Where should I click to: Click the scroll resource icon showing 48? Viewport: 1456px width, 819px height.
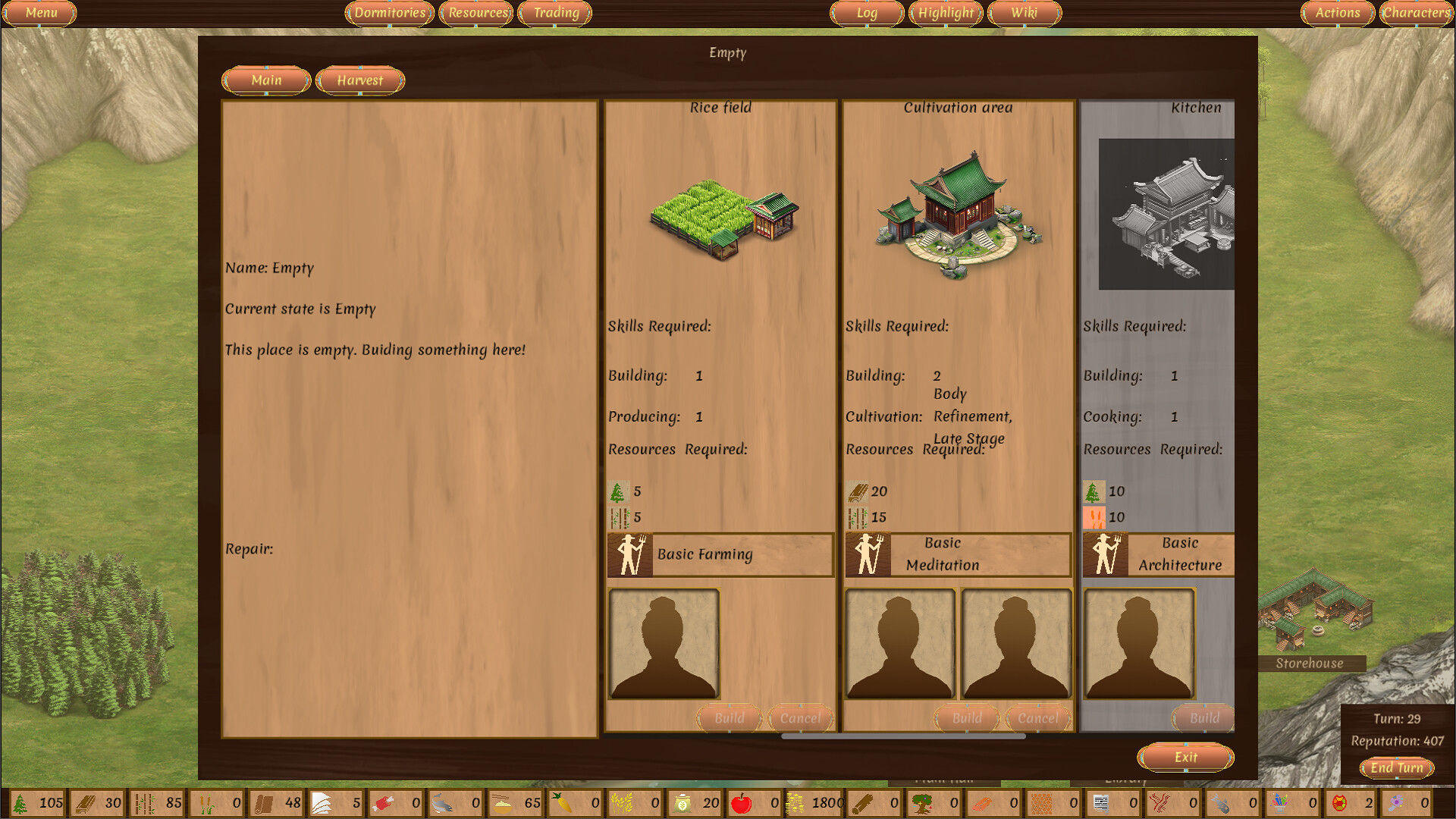262,802
